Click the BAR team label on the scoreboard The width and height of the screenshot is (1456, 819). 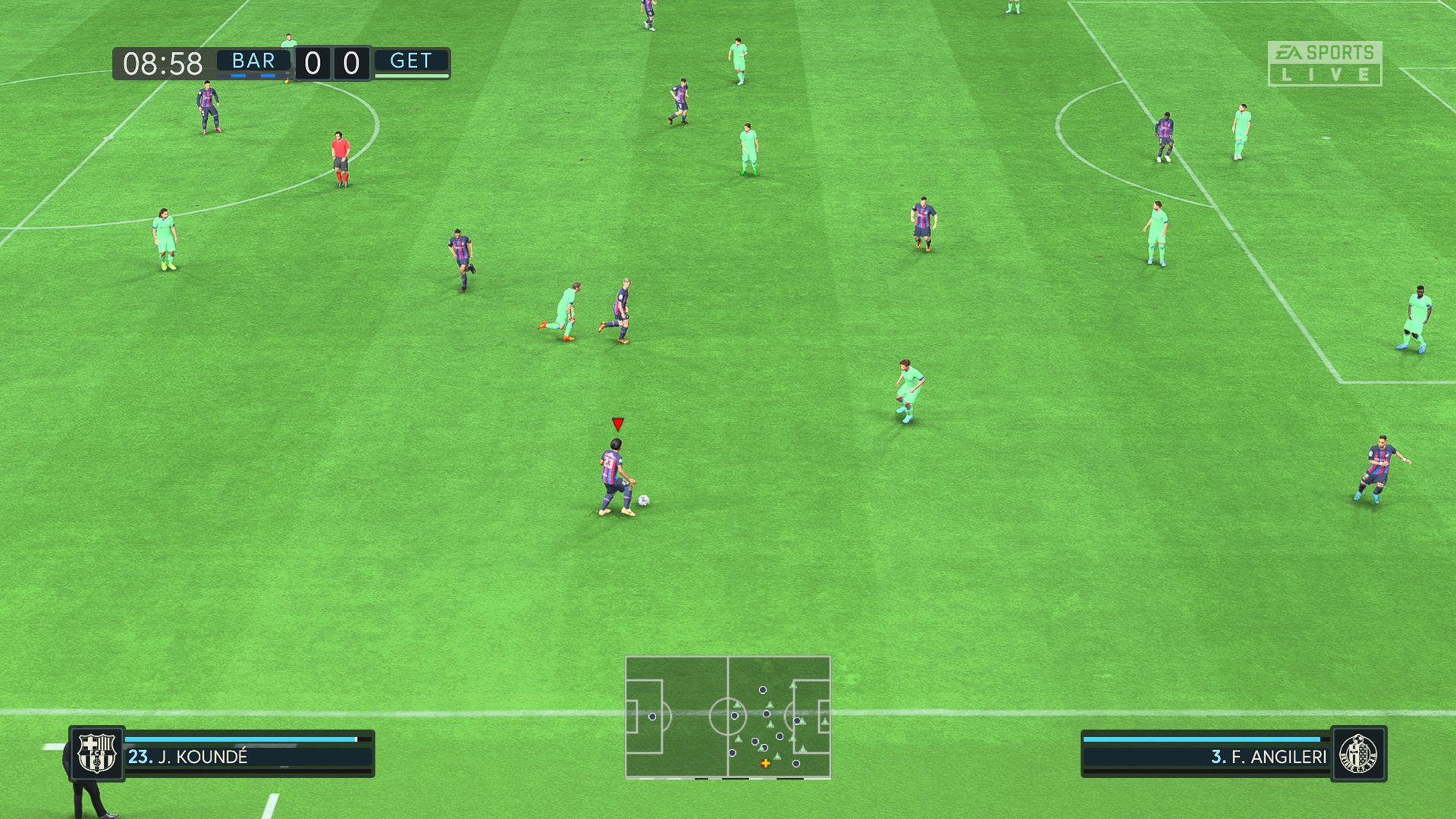pos(253,61)
